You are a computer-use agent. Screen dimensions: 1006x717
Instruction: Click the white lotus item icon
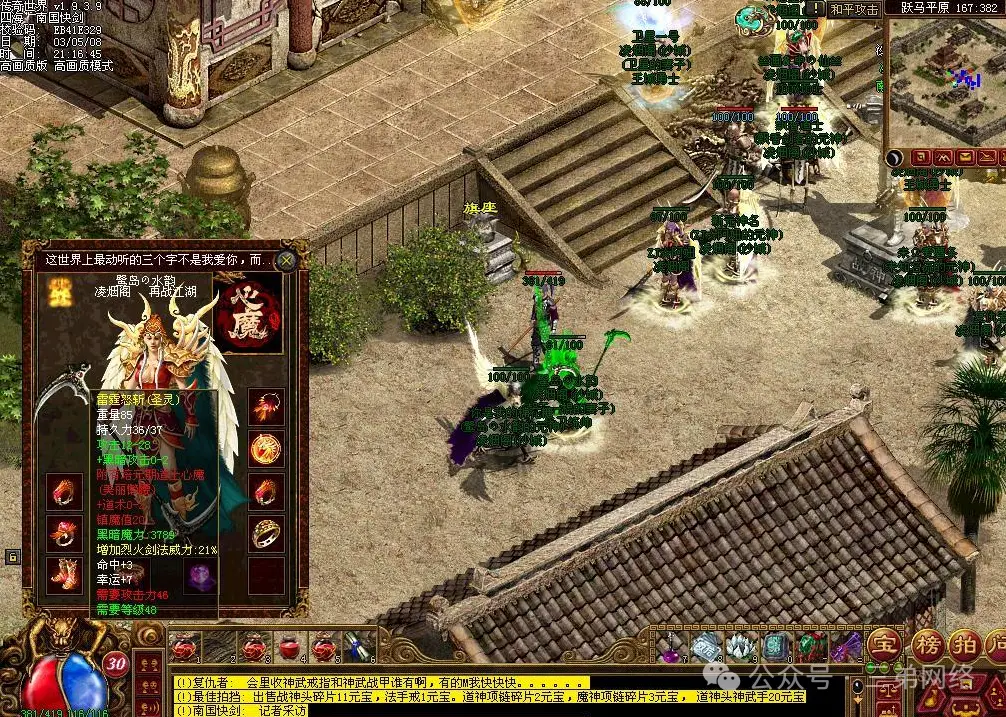pos(741,647)
